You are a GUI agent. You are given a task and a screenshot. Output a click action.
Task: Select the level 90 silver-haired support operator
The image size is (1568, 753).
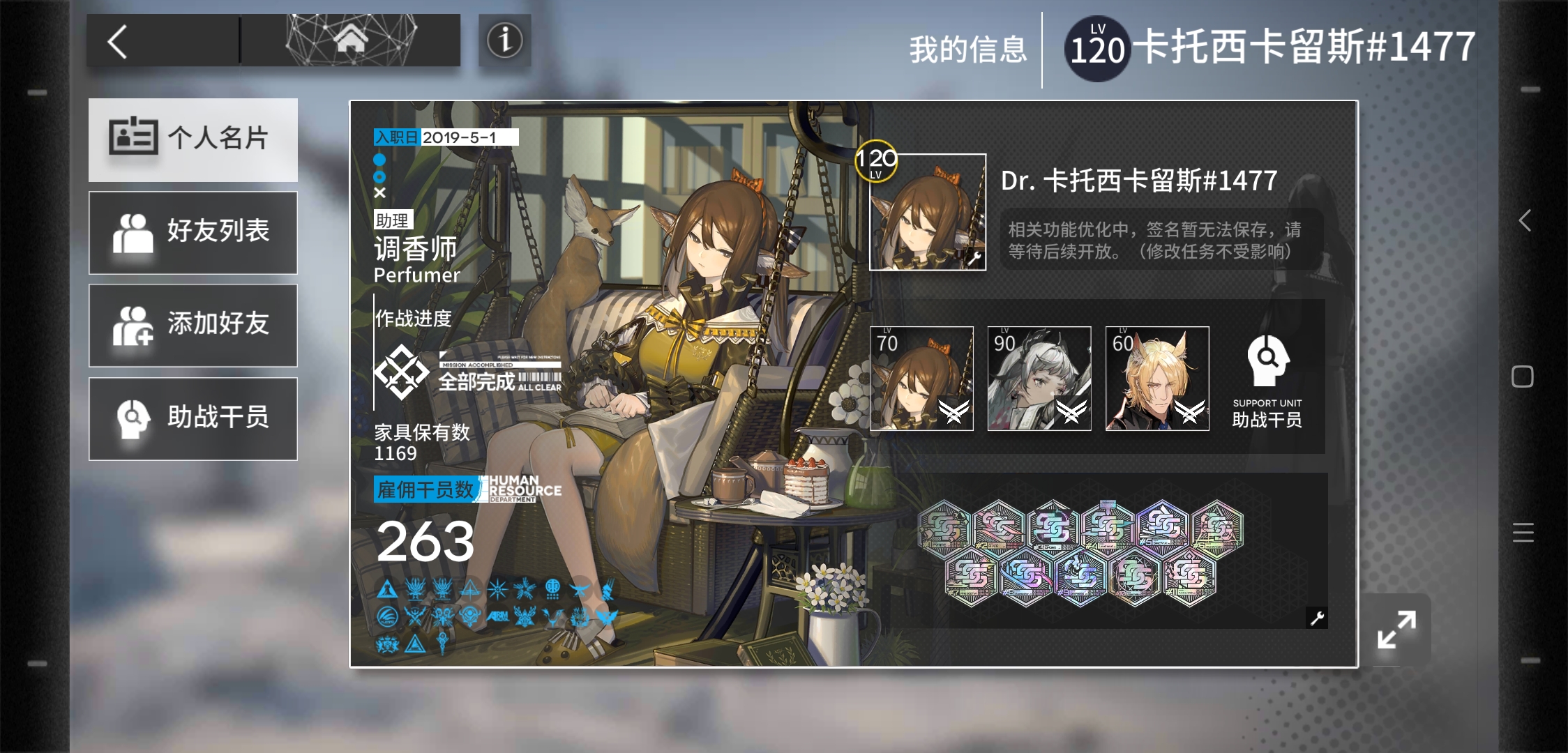tap(1039, 379)
